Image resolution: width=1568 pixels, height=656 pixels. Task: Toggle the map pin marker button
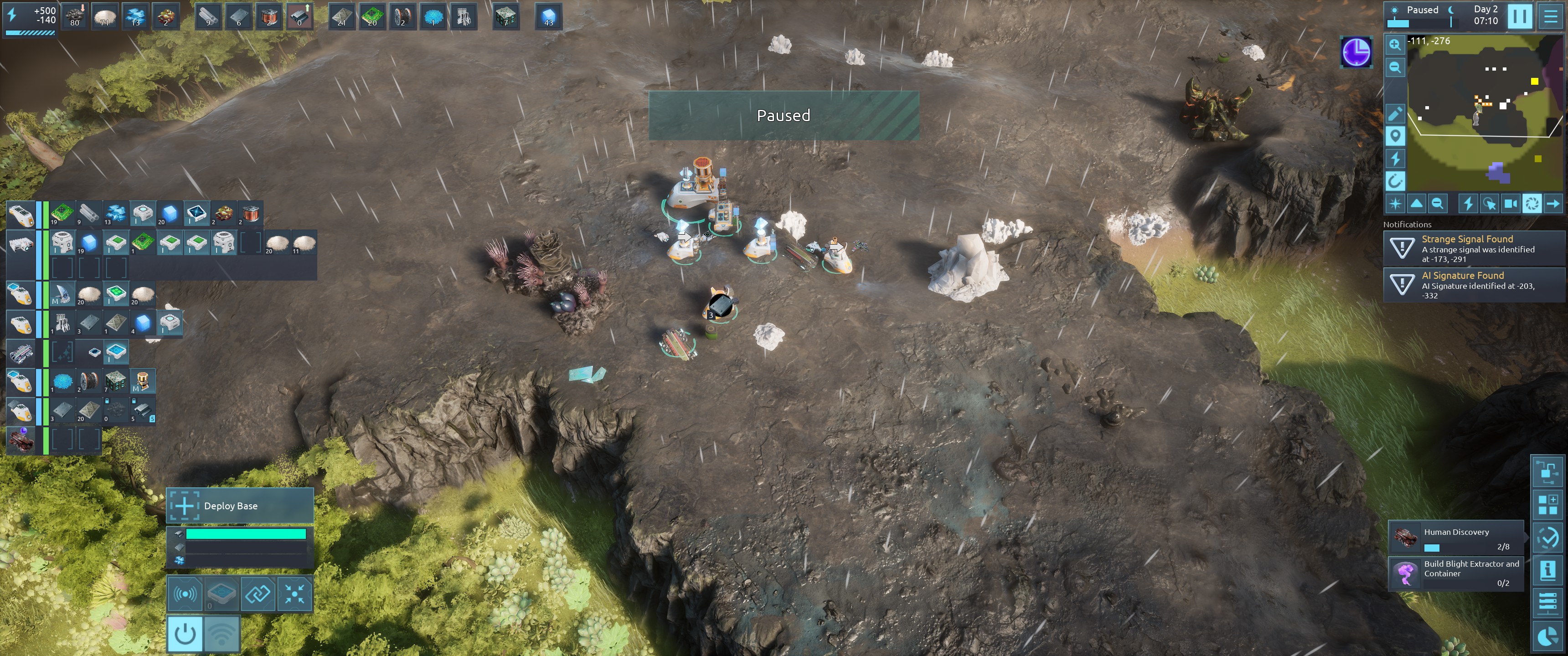click(x=1394, y=136)
